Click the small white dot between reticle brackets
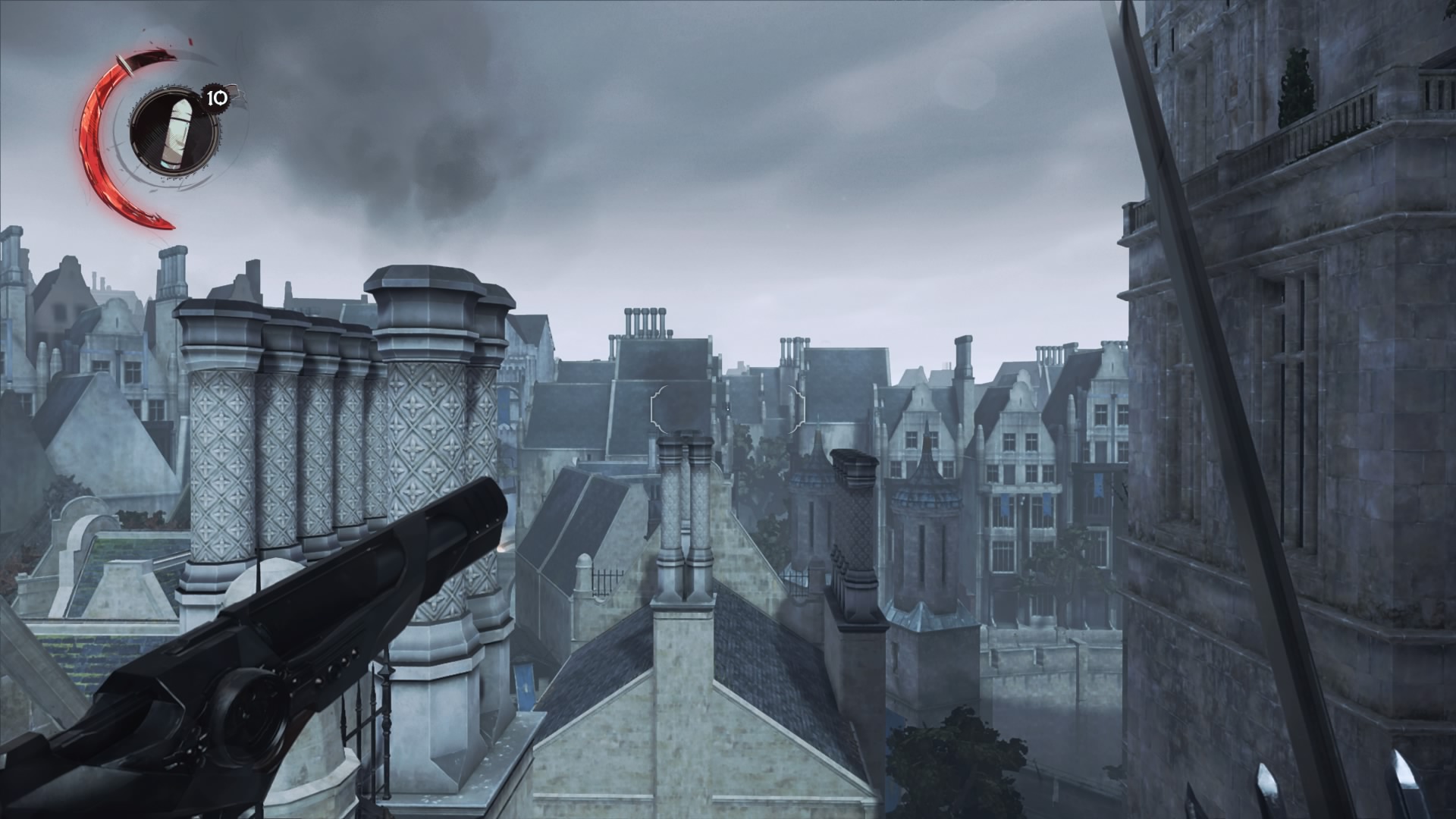Image resolution: width=1456 pixels, height=819 pixels. point(727,409)
